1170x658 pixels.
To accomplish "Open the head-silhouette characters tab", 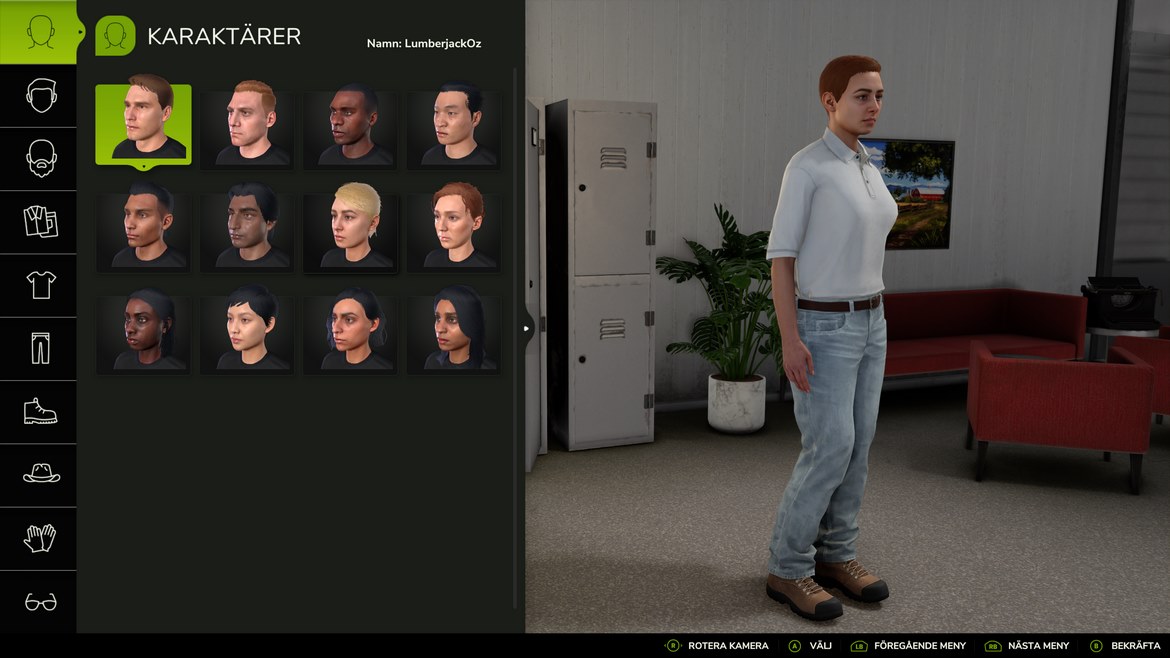I will pos(39,32).
